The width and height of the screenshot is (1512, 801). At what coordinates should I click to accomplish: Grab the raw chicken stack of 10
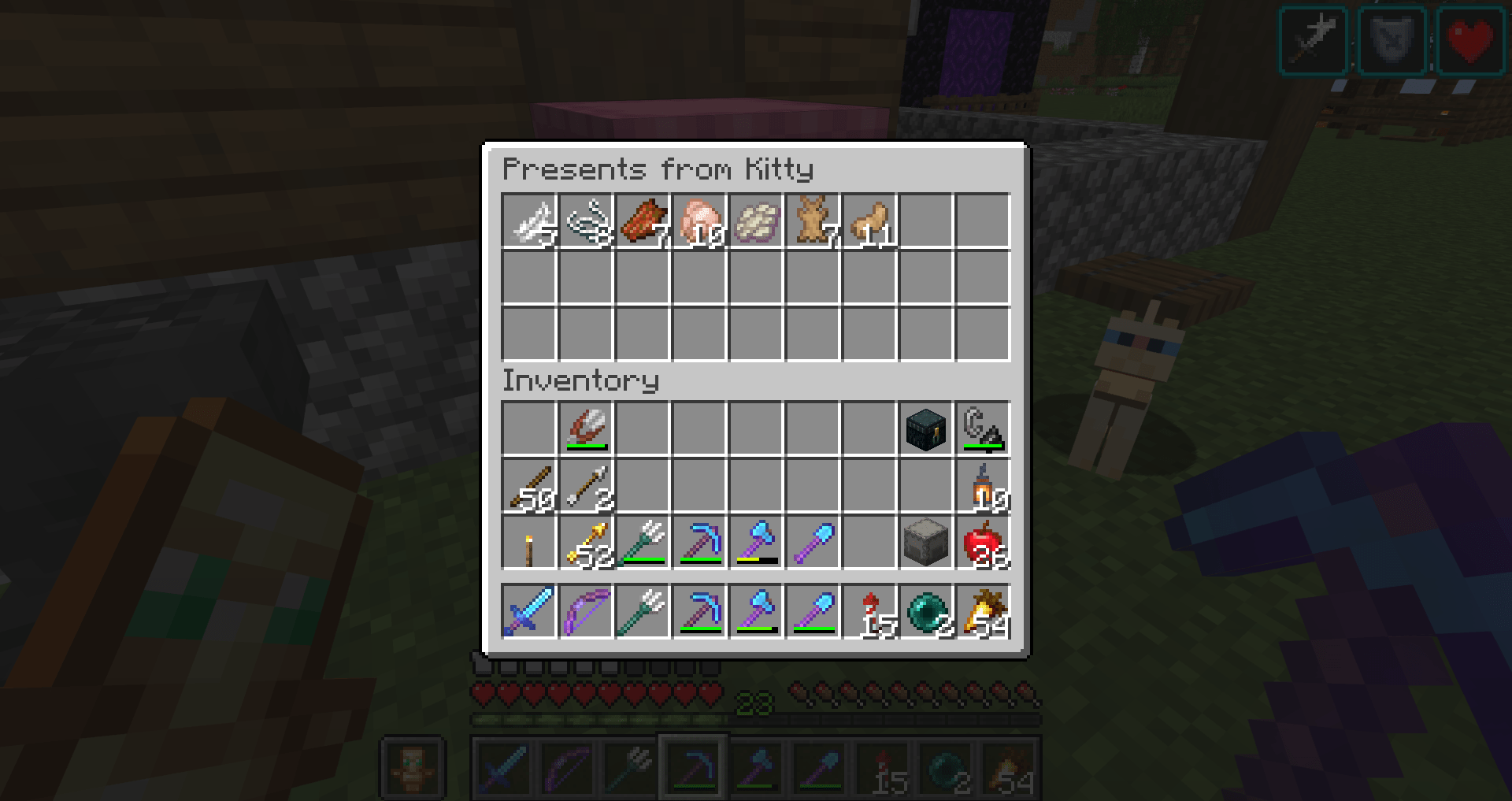click(699, 222)
